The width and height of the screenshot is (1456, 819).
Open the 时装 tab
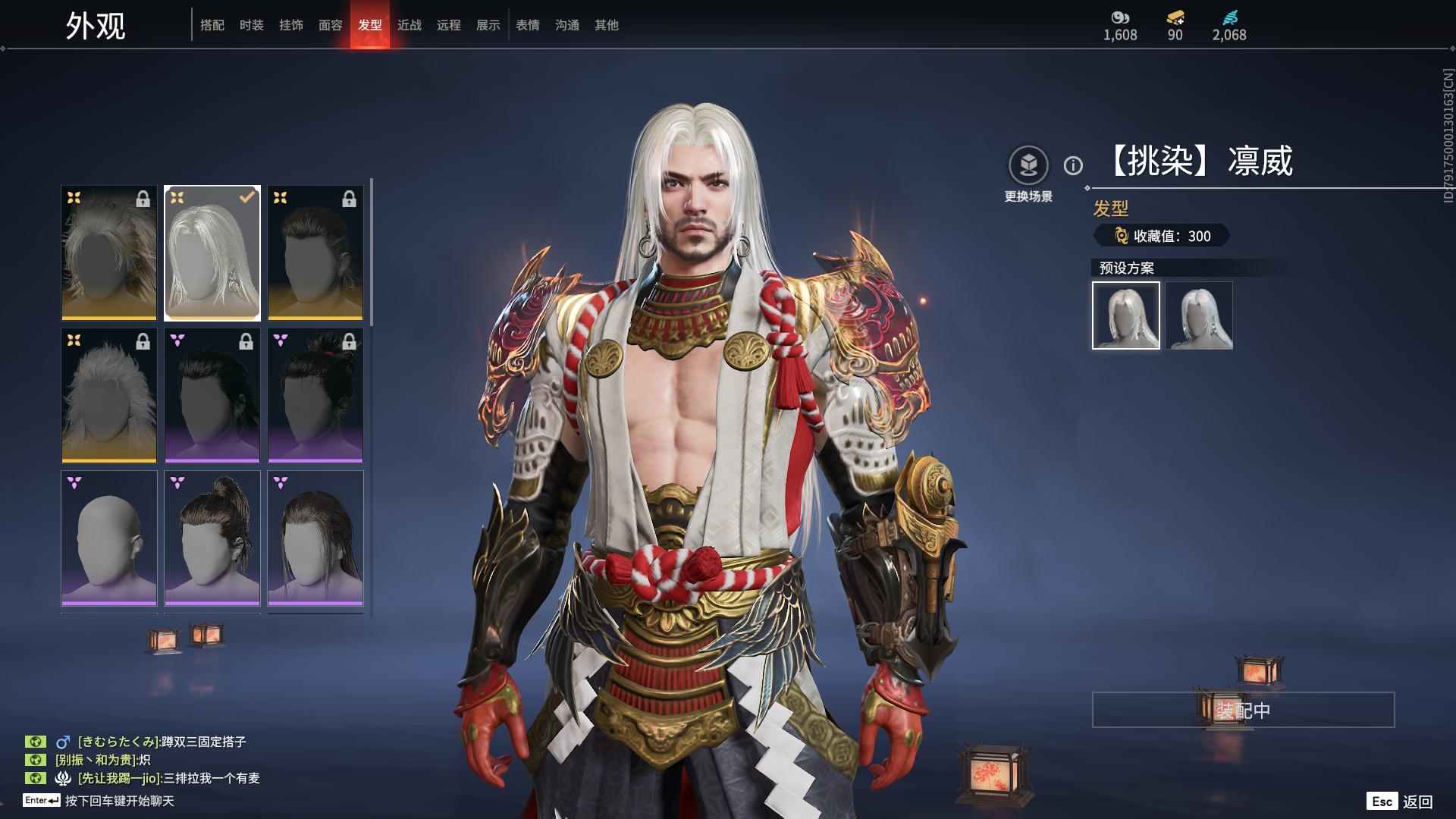point(252,25)
